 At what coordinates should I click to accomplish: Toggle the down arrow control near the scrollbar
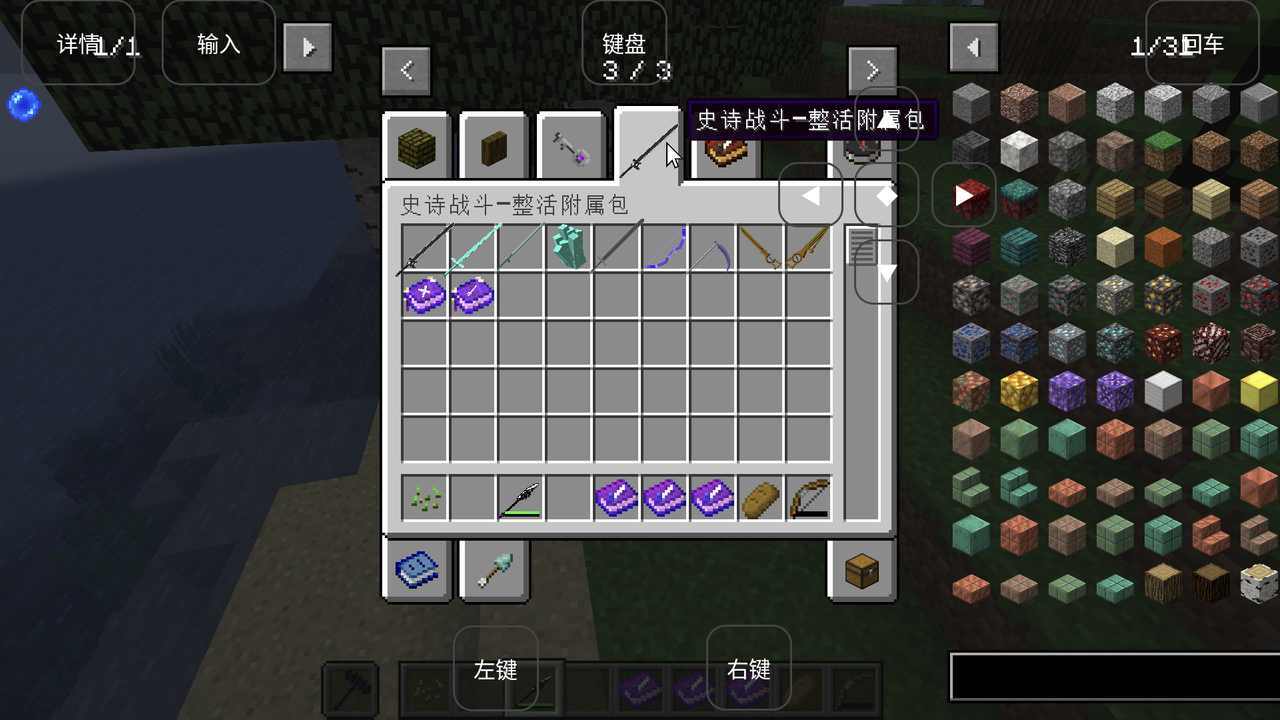click(x=885, y=272)
